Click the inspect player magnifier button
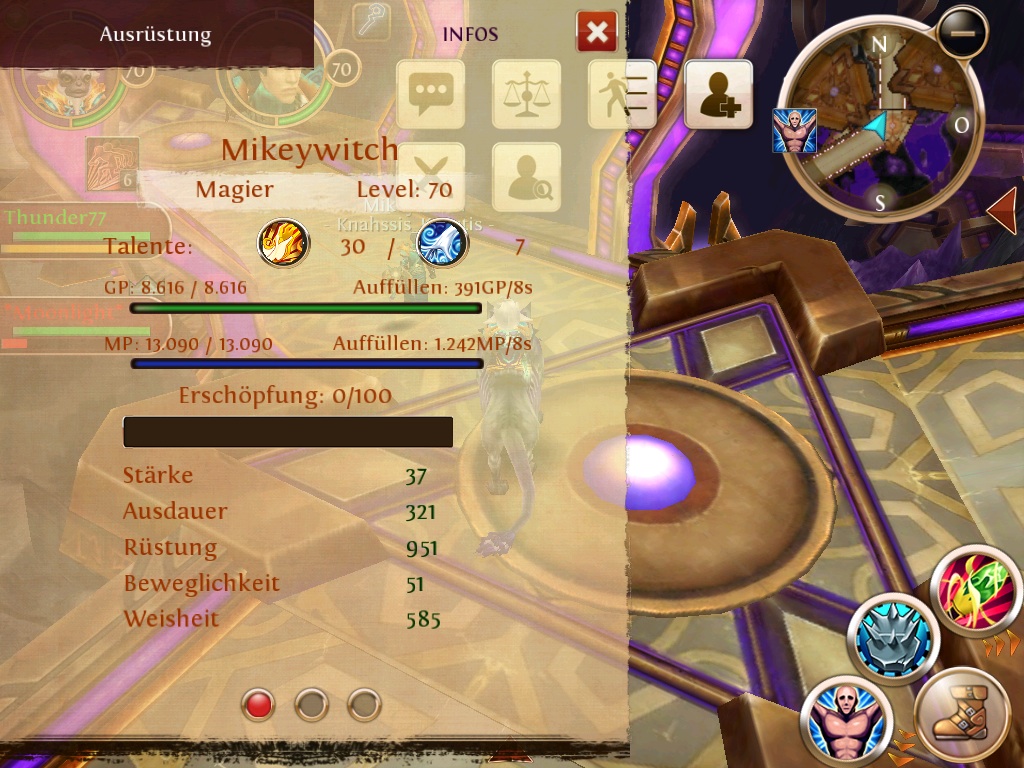 pos(526,177)
